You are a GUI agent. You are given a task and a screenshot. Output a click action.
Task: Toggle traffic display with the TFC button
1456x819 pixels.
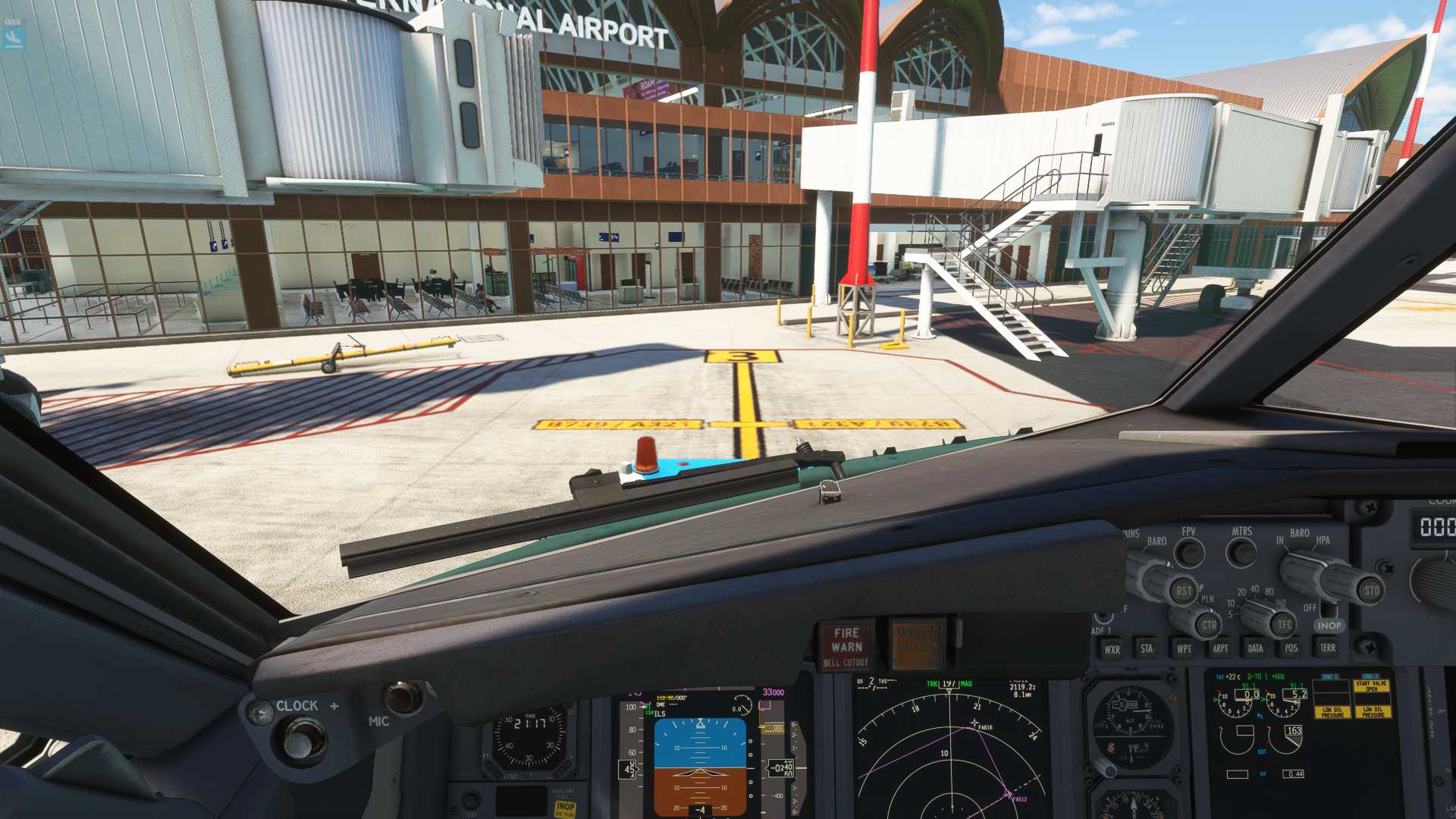click(1284, 625)
